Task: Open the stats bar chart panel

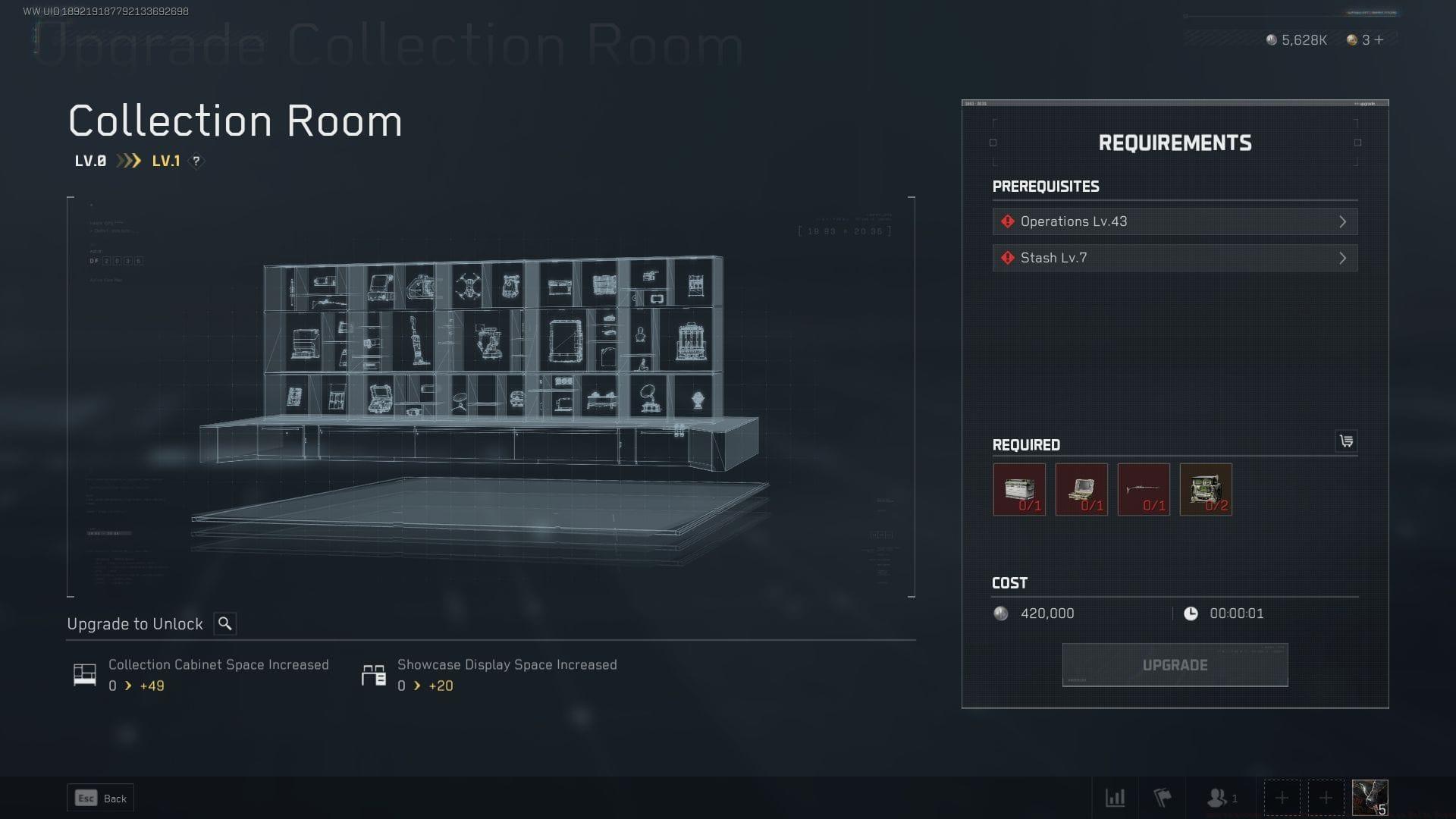Action: tap(1116, 798)
